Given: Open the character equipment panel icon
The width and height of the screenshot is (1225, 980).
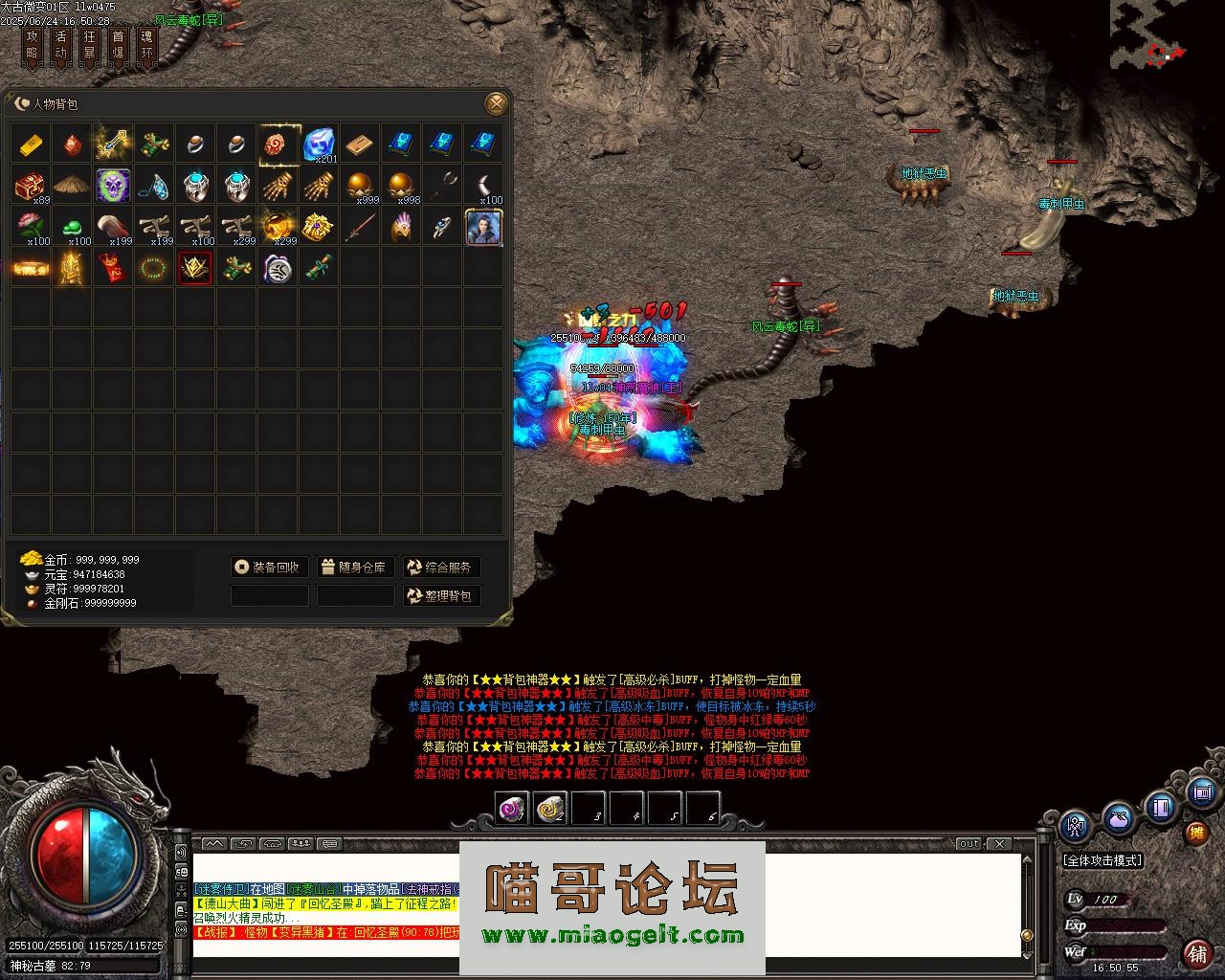Looking at the screenshot, I should [1077, 825].
